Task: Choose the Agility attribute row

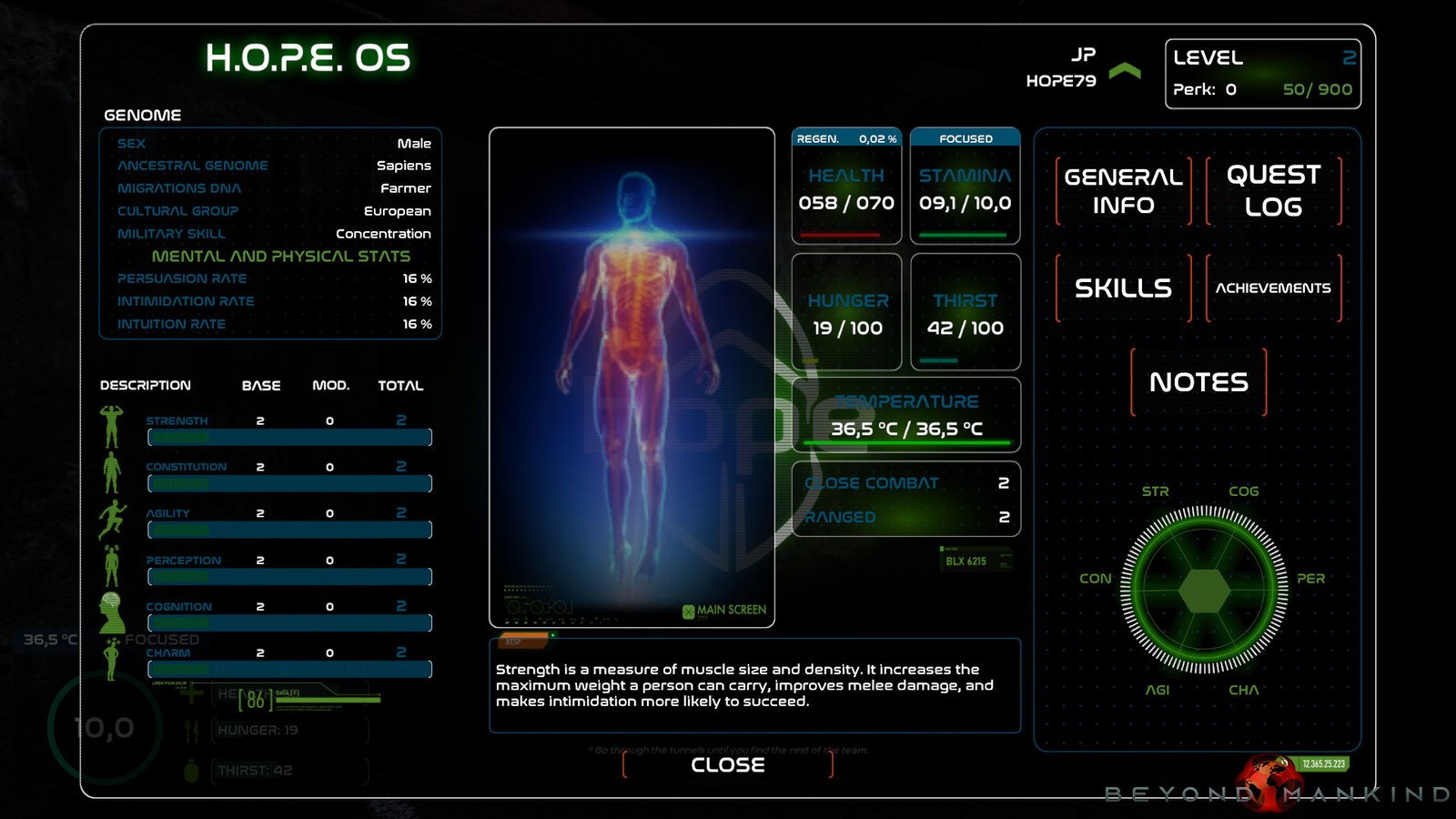Action: tap(288, 521)
